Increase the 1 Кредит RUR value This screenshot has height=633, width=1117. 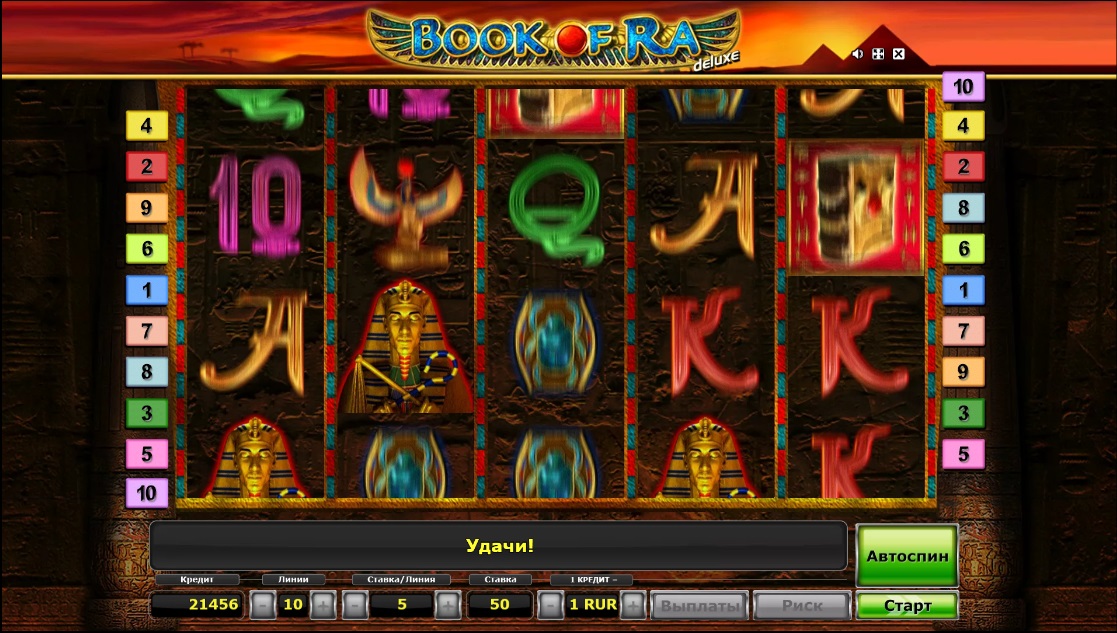coord(632,605)
